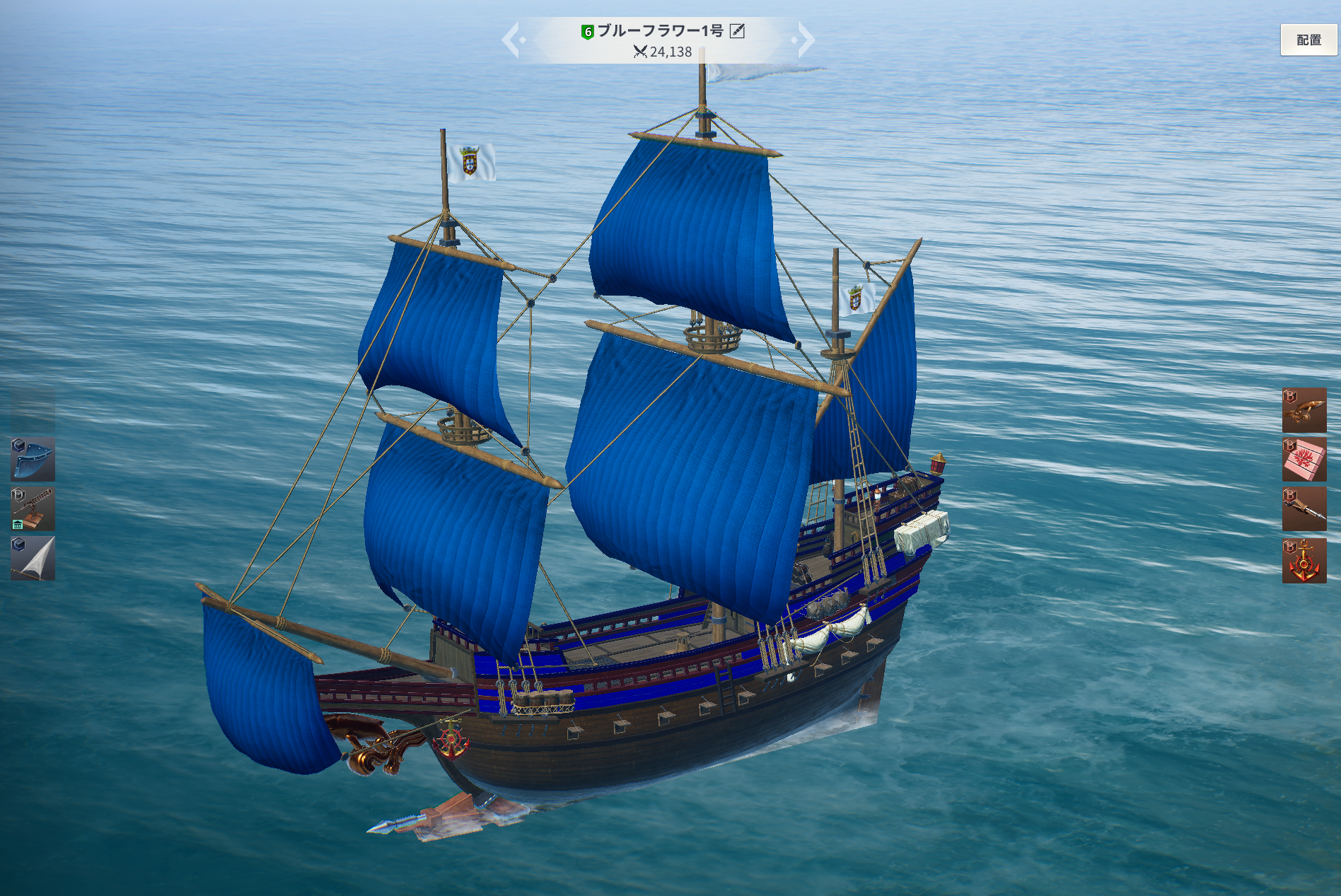Open the 配置 button
1341x896 pixels.
point(1308,40)
